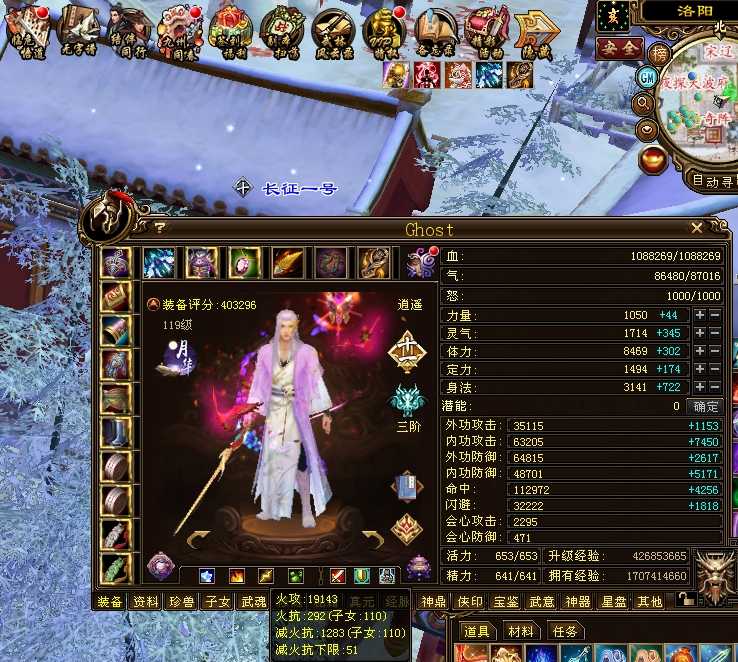Screen dimensions: 738x662
Task: Increase the 体力 attribute
Action: tap(700, 351)
